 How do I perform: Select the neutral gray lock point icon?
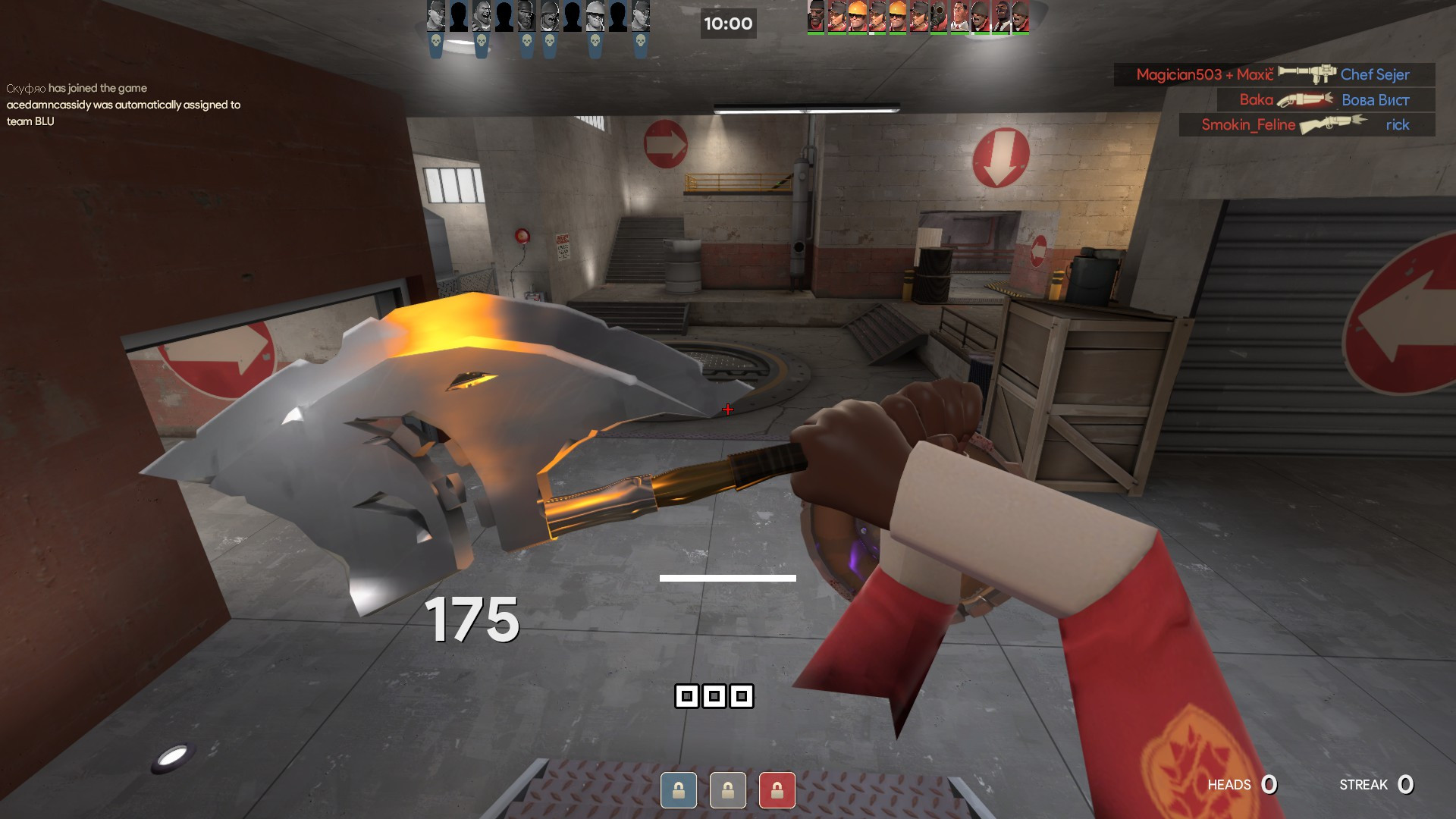point(729,790)
